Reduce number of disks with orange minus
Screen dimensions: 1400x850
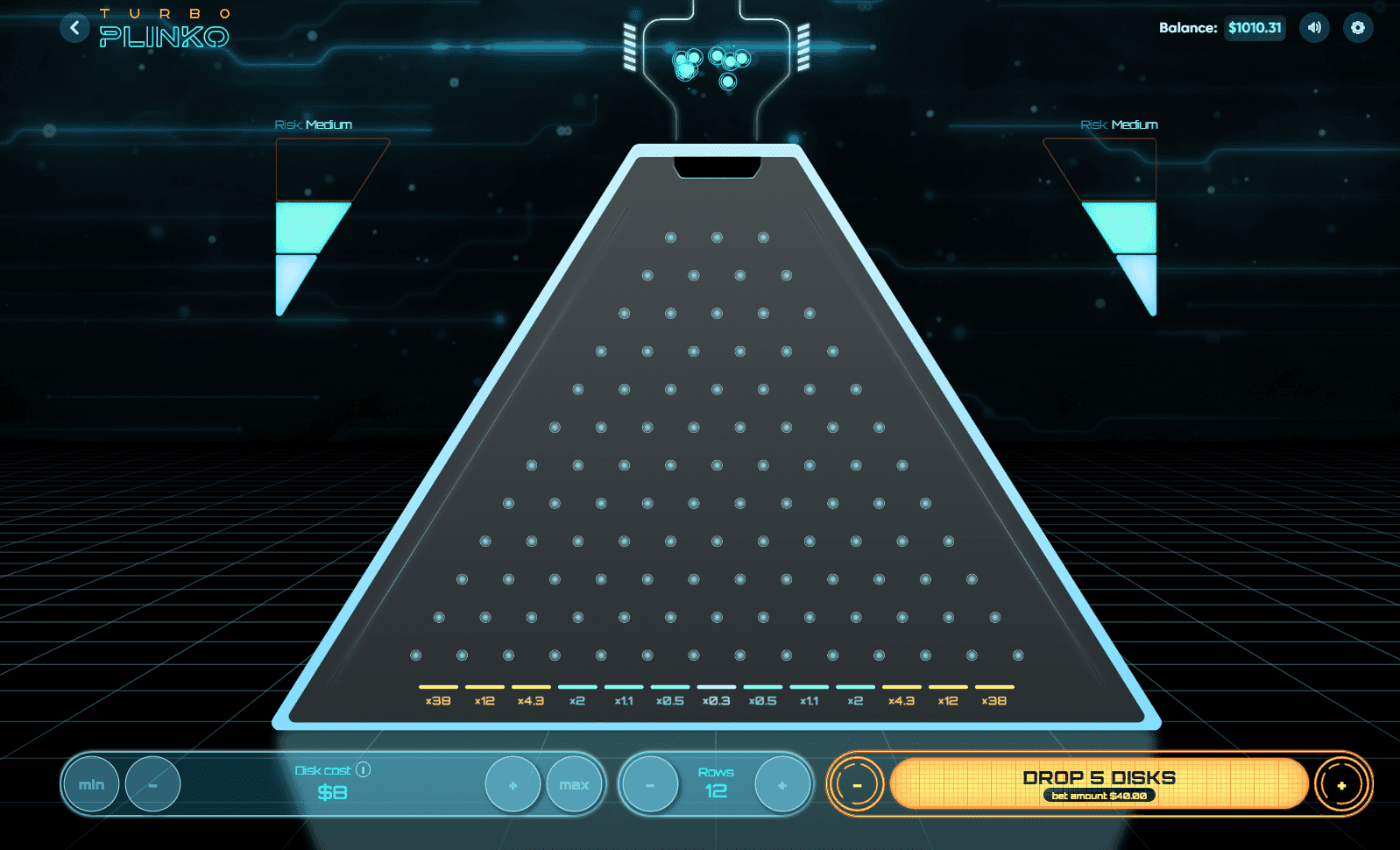856,784
